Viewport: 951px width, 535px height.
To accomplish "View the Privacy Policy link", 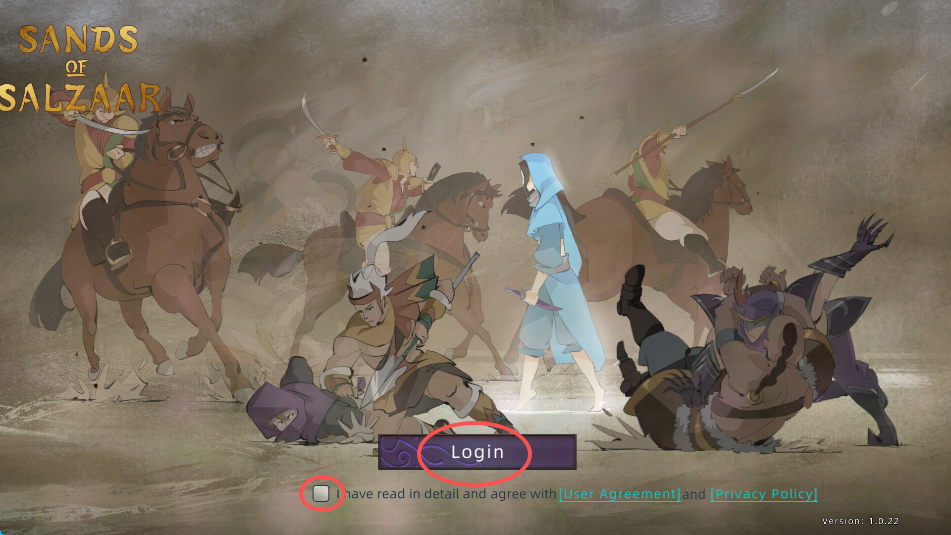I will pos(764,494).
